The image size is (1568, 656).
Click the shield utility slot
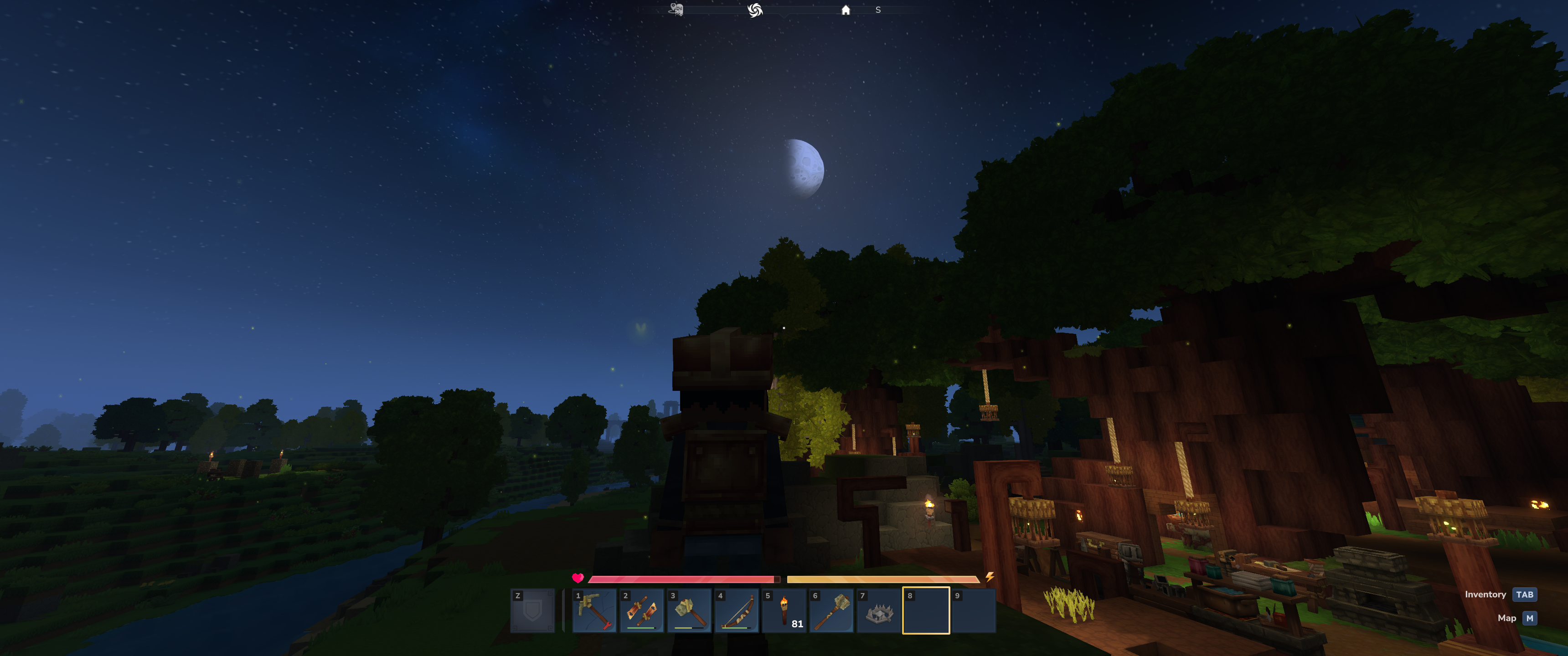[x=532, y=611]
